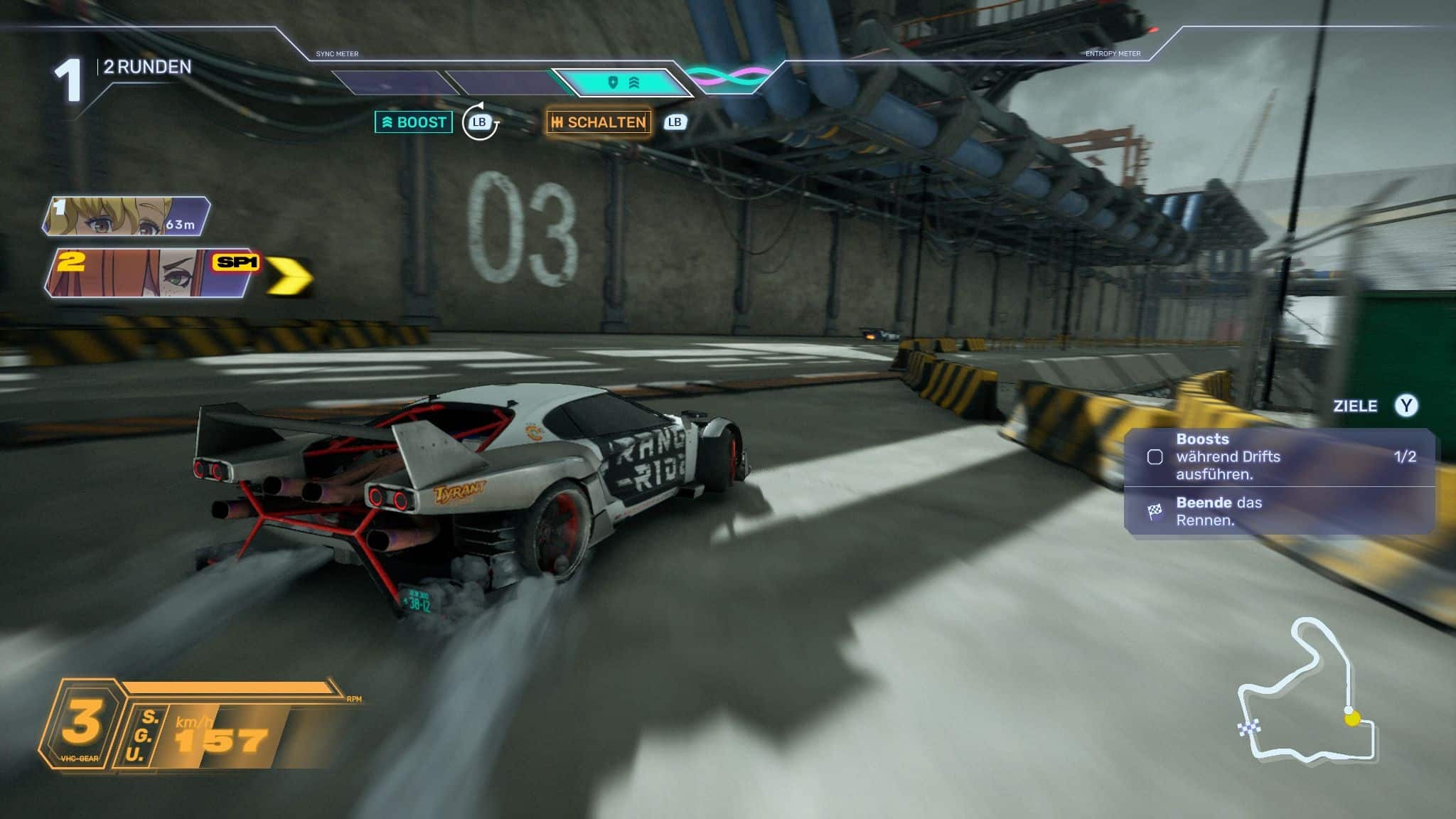Open the ZIELE objectives header

coord(1355,406)
